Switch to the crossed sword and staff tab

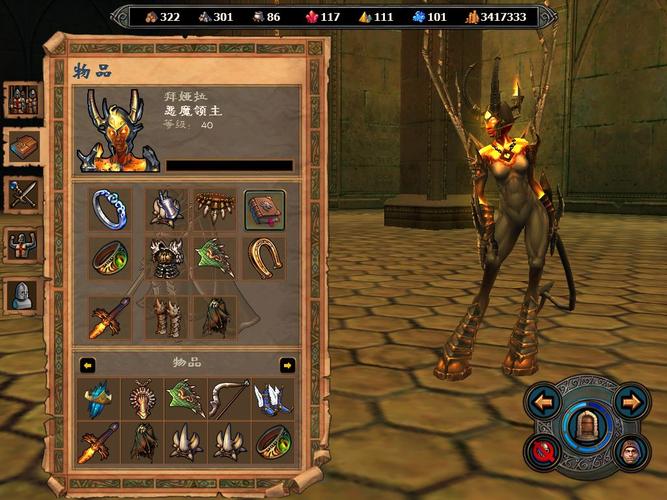pyautogui.click(x=24, y=194)
